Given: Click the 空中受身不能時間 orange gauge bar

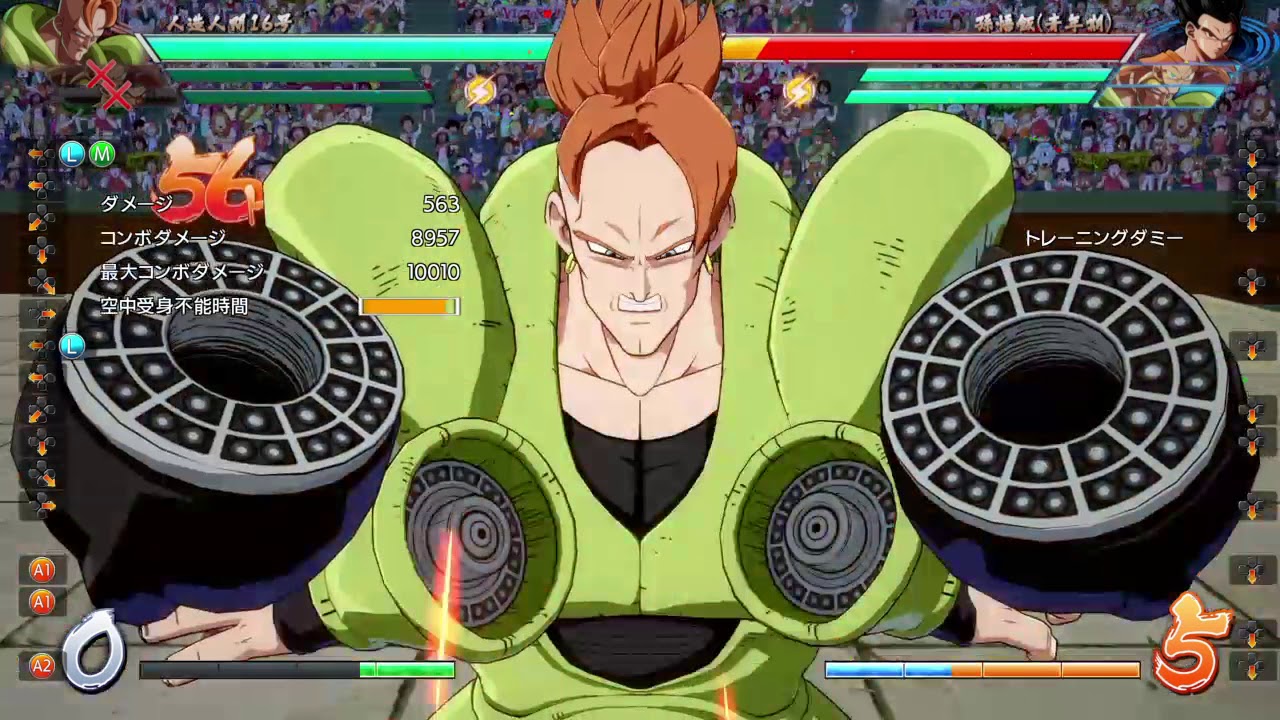Looking at the screenshot, I should tap(408, 307).
